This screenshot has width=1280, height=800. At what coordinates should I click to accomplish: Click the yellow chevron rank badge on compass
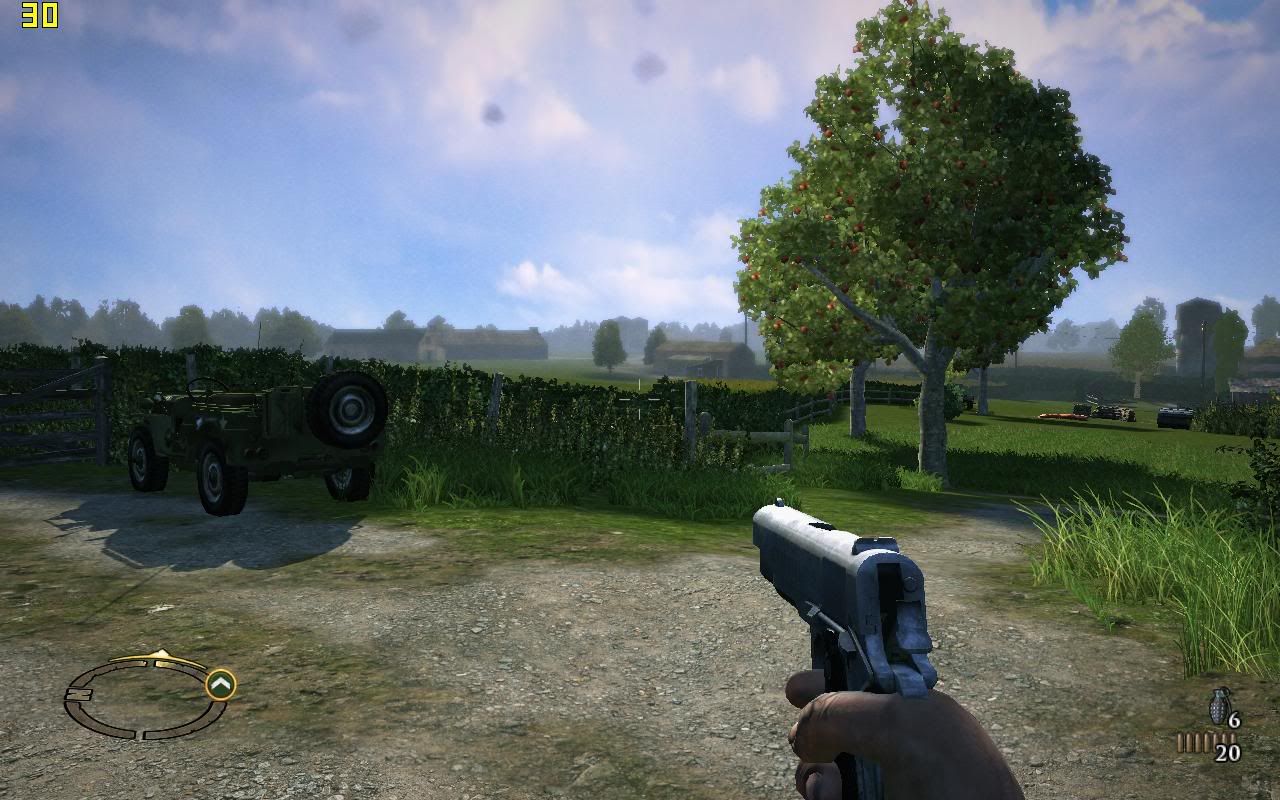pyautogui.click(x=221, y=683)
